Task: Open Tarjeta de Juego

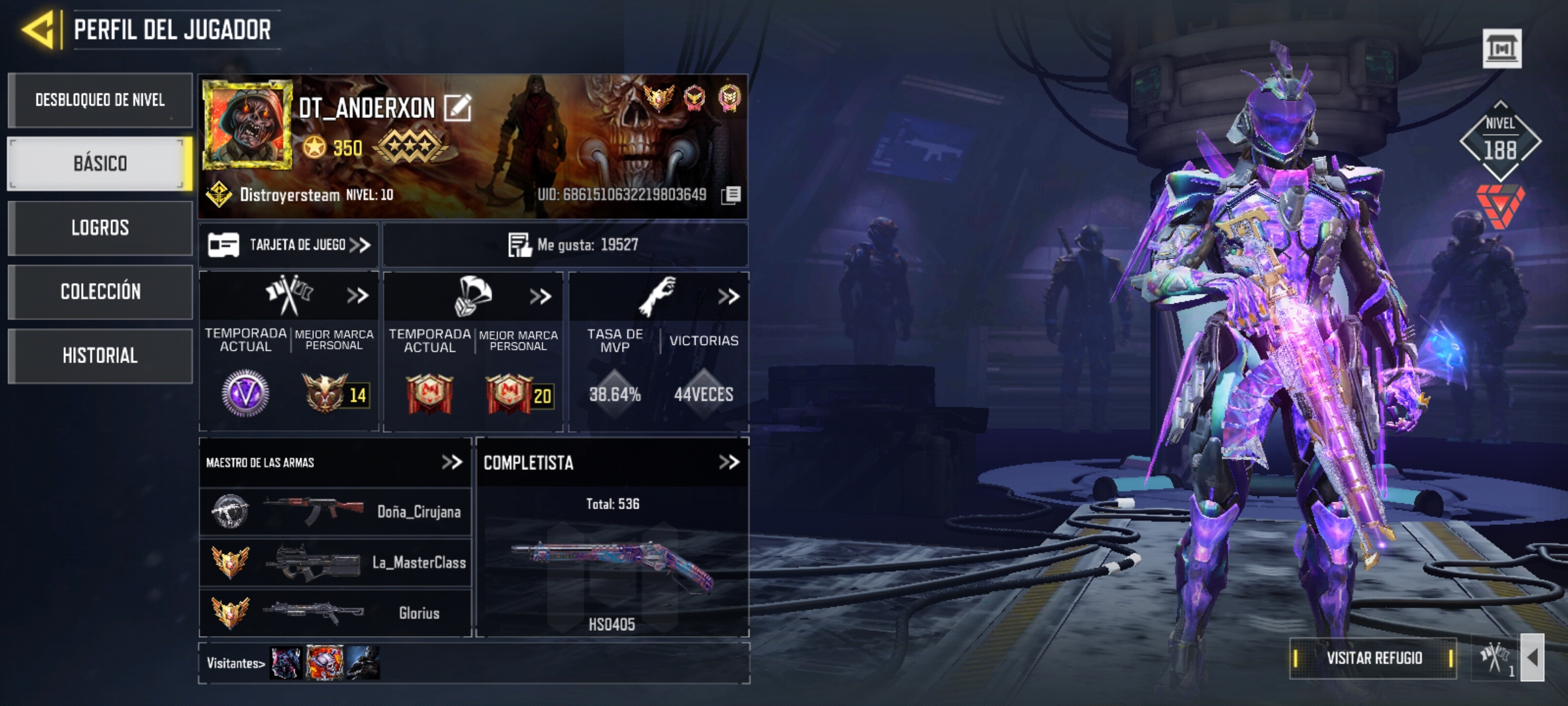Action: point(289,245)
